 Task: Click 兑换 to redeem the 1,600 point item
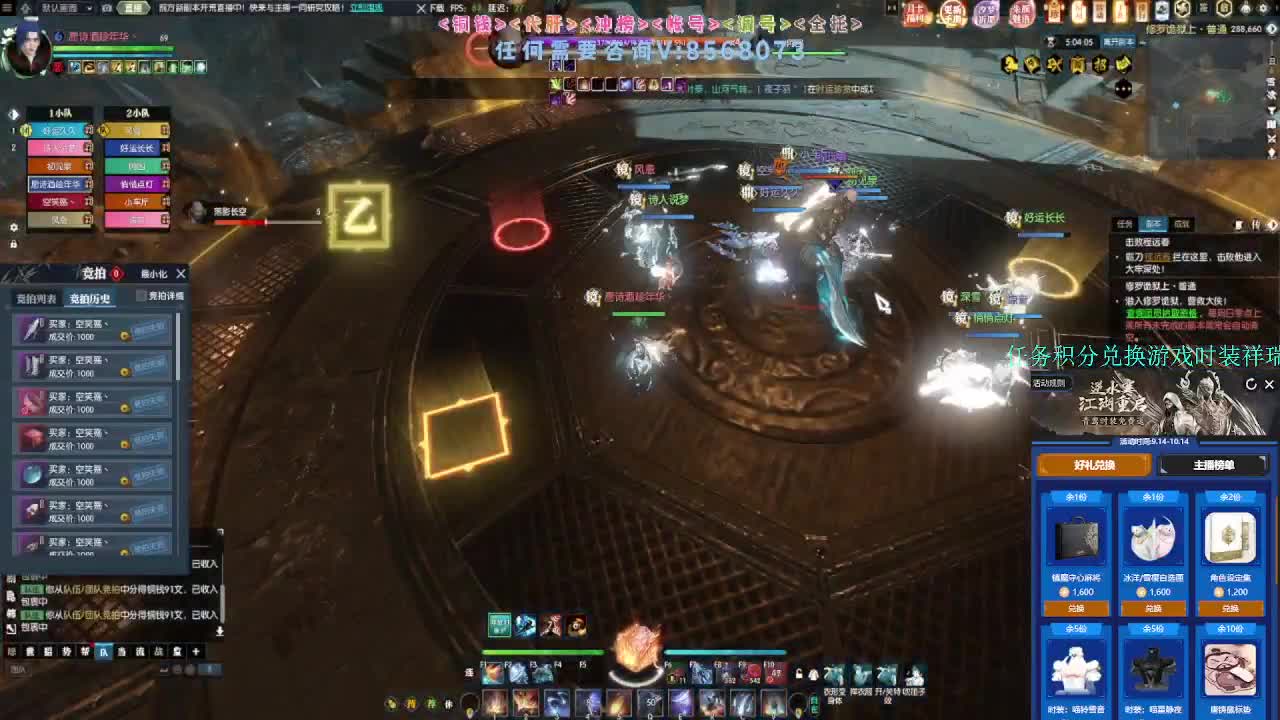(x=1078, y=606)
